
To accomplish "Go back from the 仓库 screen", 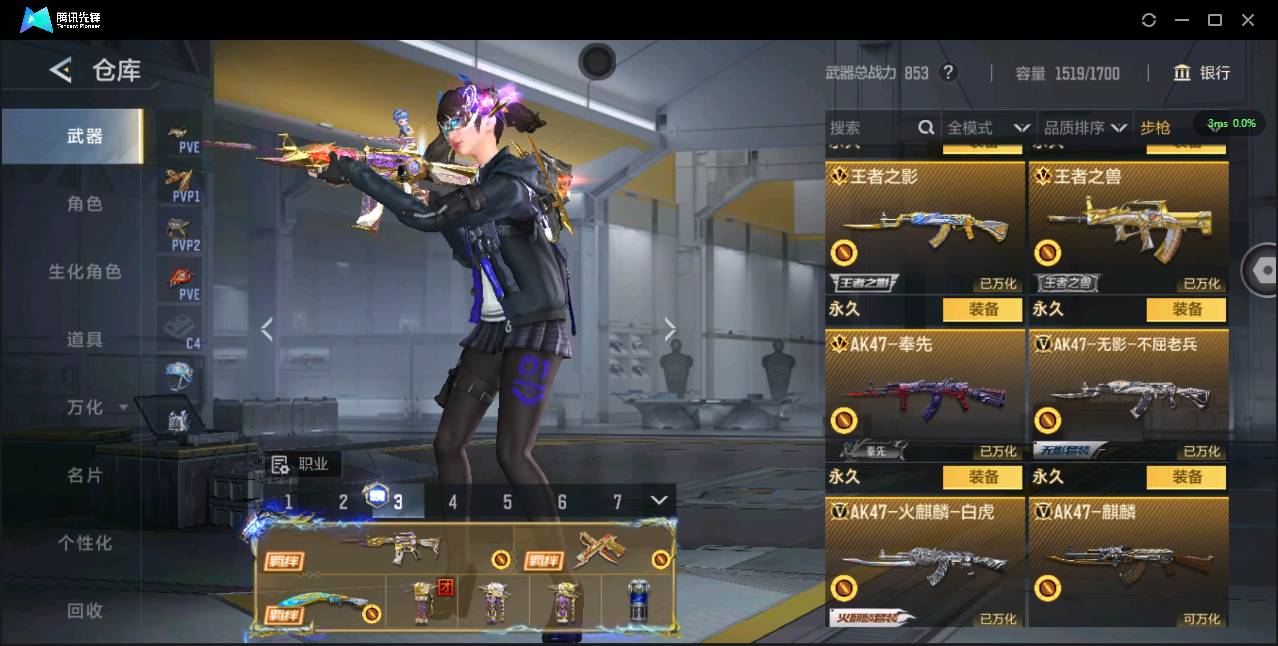I will pos(61,70).
